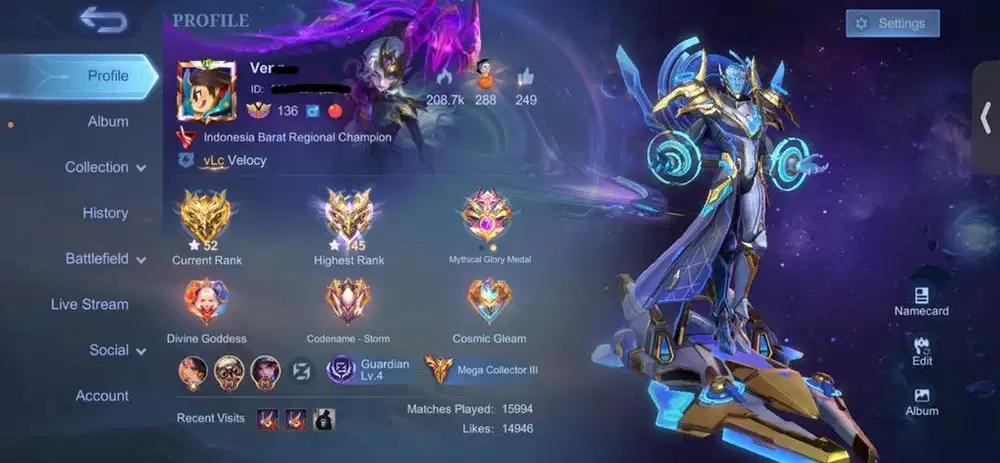Image resolution: width=1000 pixels, height=463 pixels.
Task: Expand the Battlefield section
Action: tap(105, 259)
